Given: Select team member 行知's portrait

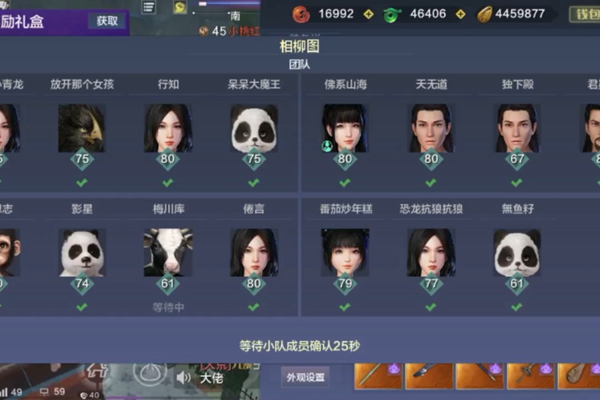Looking at the screenshot, I should tap(168, 128).
